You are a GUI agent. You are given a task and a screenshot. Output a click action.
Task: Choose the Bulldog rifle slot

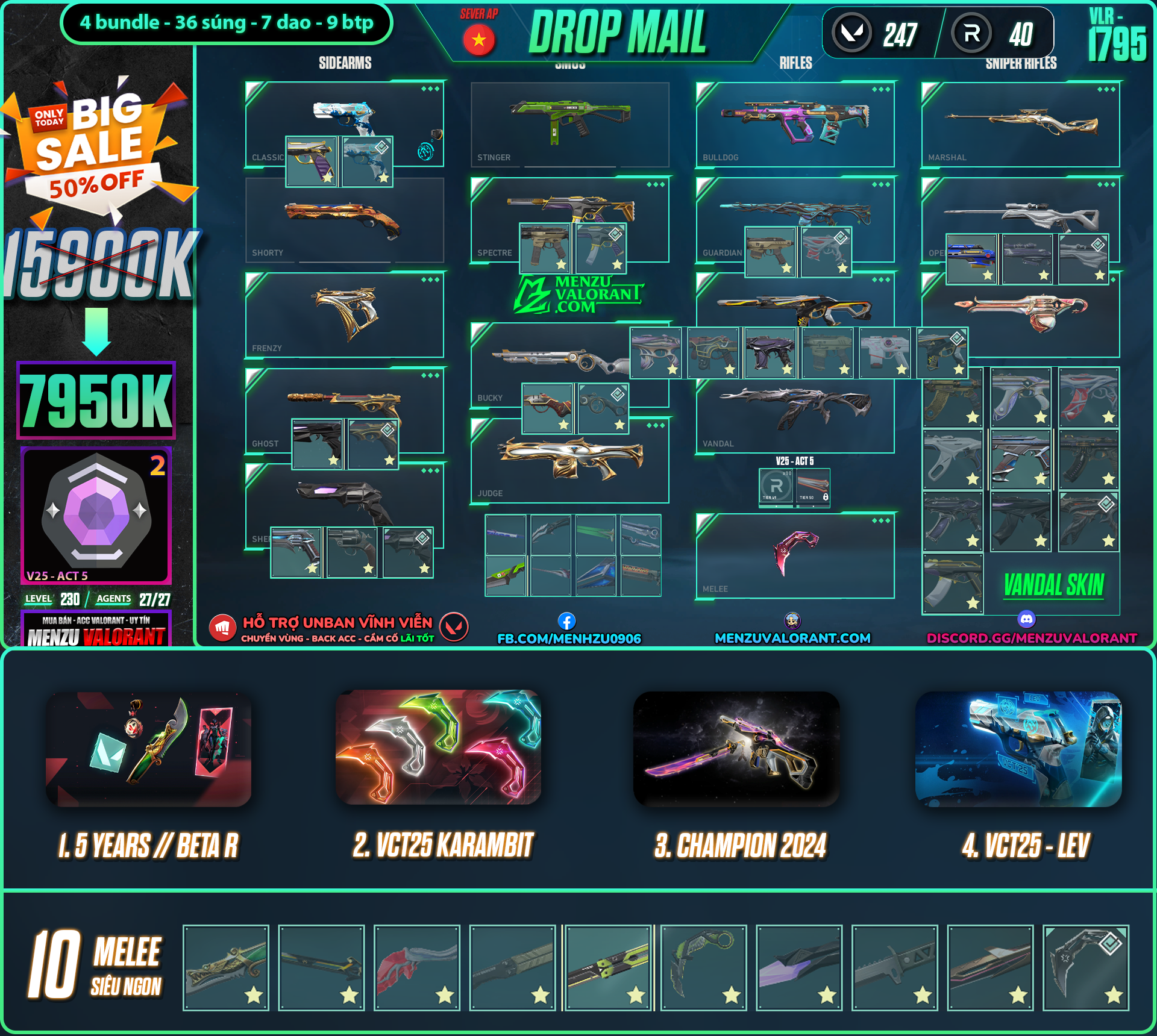(x=795, y=124)
